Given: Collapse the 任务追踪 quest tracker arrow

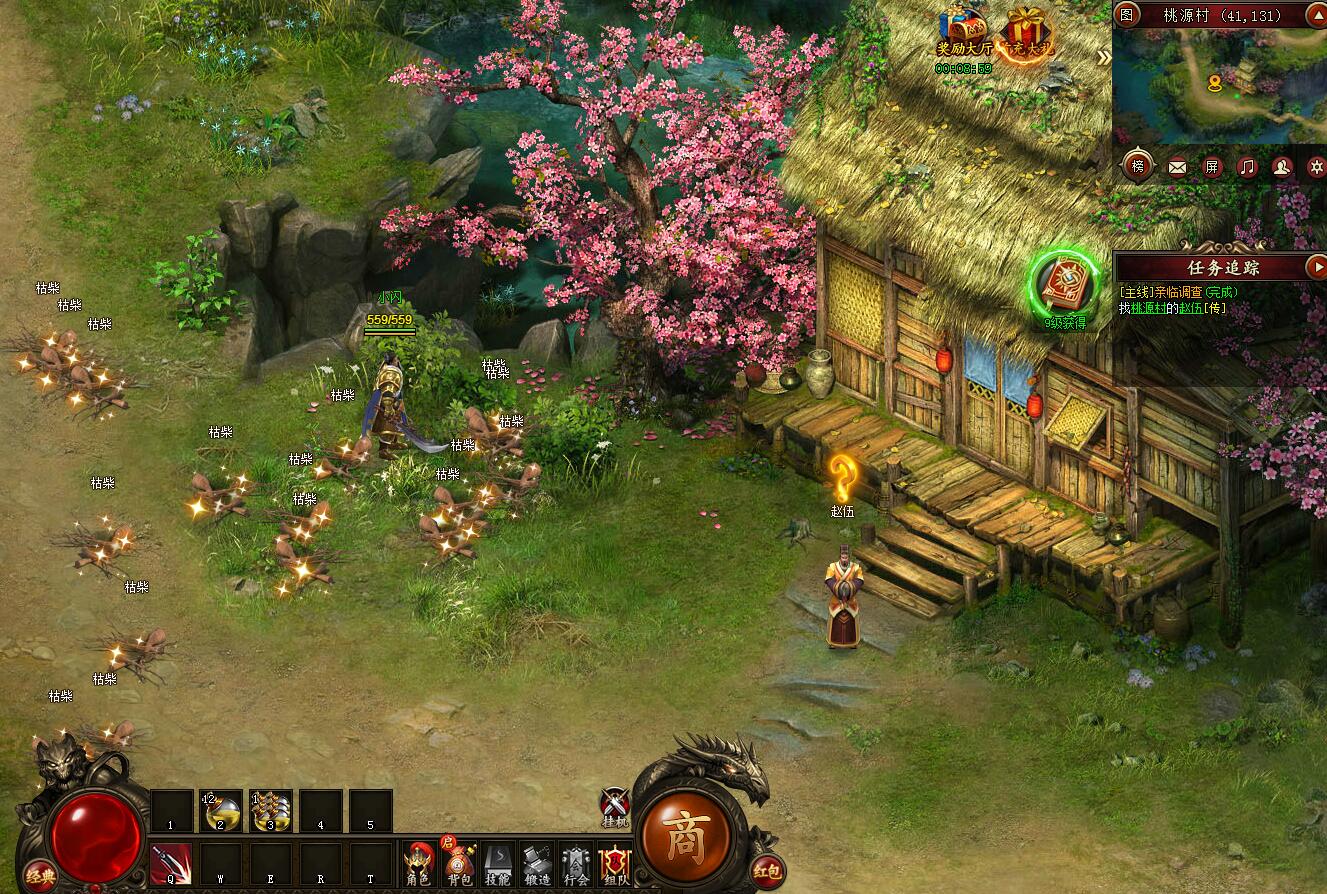Looking at the screenshot, I should coord(1316,267).
